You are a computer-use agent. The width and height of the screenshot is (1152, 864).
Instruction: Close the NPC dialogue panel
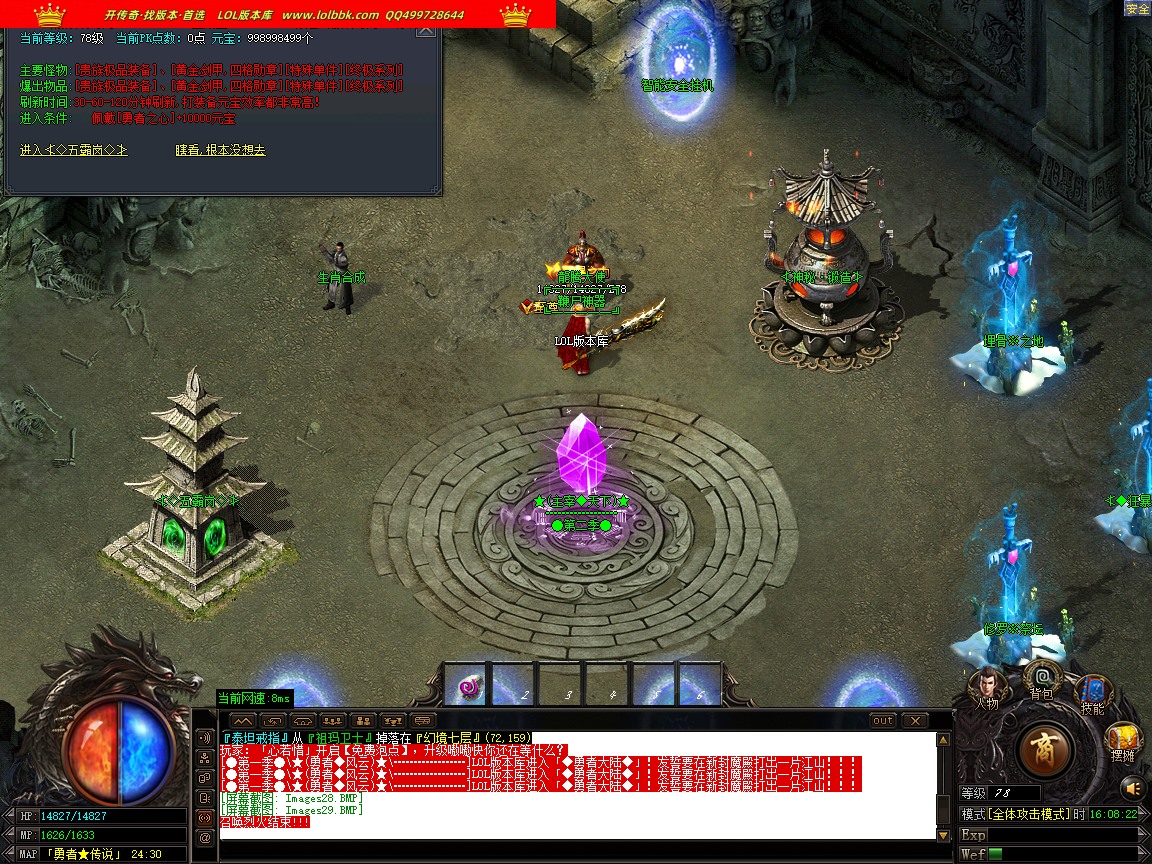coord(426,30)
